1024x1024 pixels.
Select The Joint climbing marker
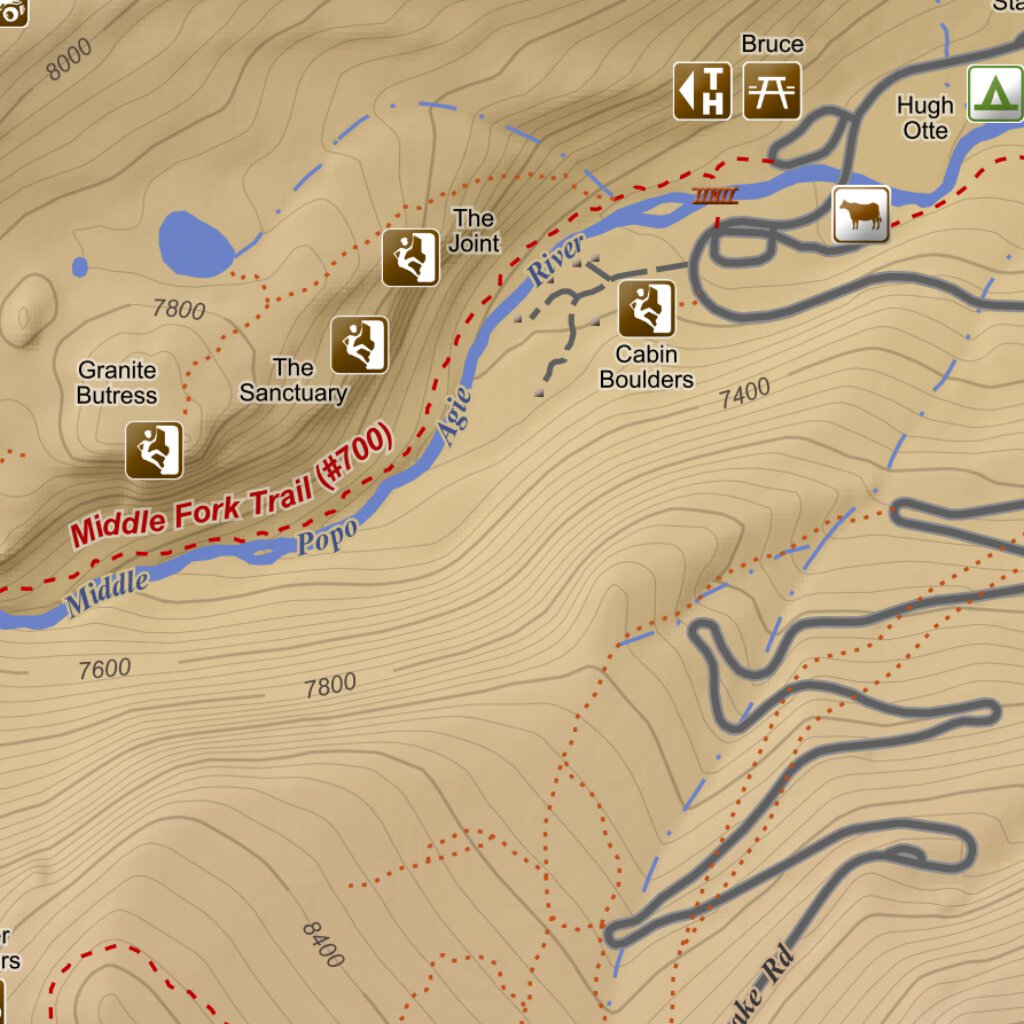[410, 258]
